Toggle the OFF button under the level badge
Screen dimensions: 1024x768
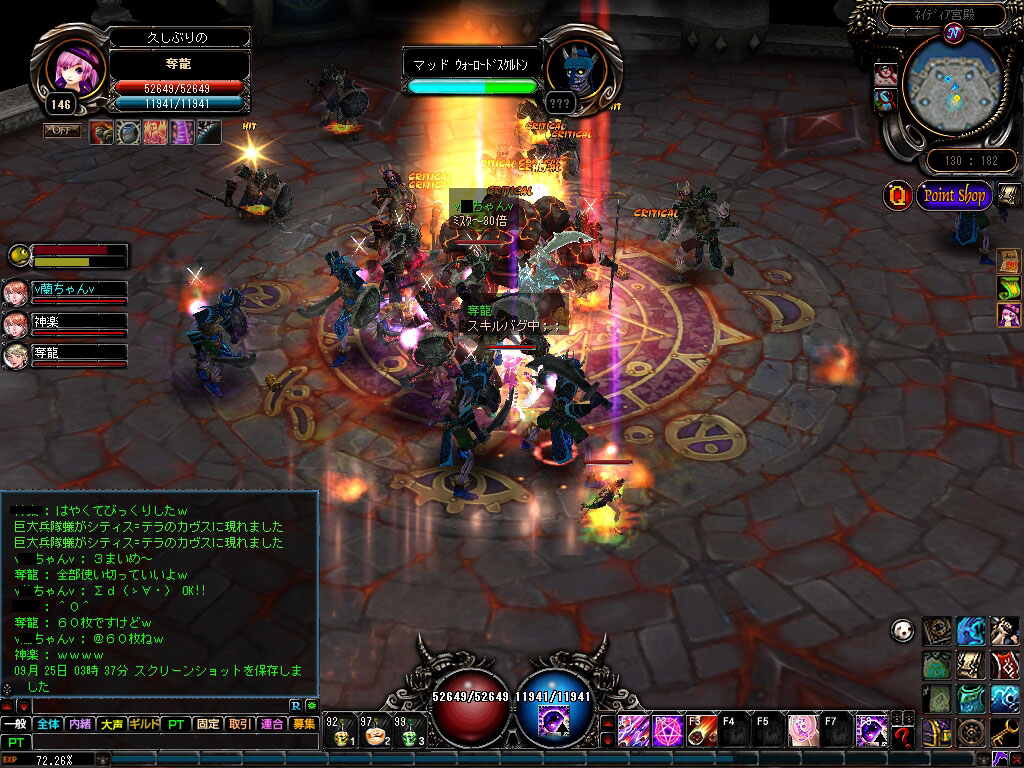(x=61, y=130)
